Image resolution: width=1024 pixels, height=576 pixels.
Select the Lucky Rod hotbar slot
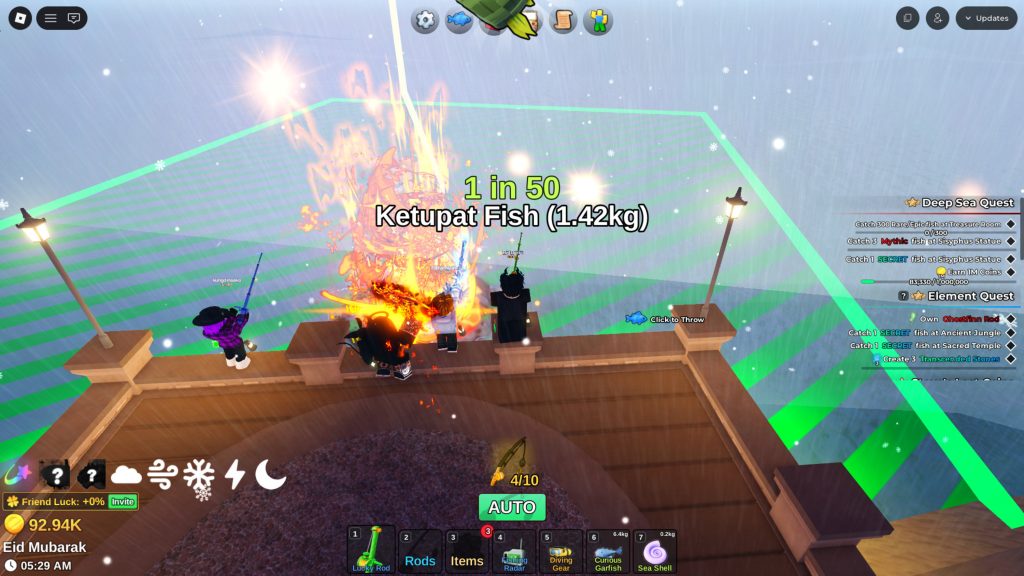coord(369,551)
